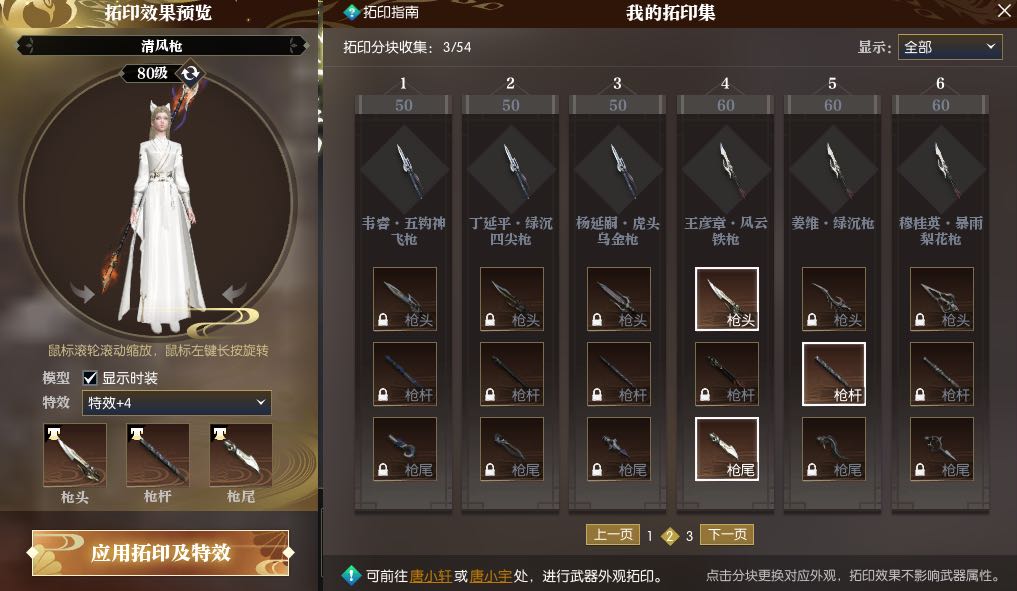The image size is (1017, 591).
Task: Follow the 唐小宇 NPC link
Action: point(490,576)
